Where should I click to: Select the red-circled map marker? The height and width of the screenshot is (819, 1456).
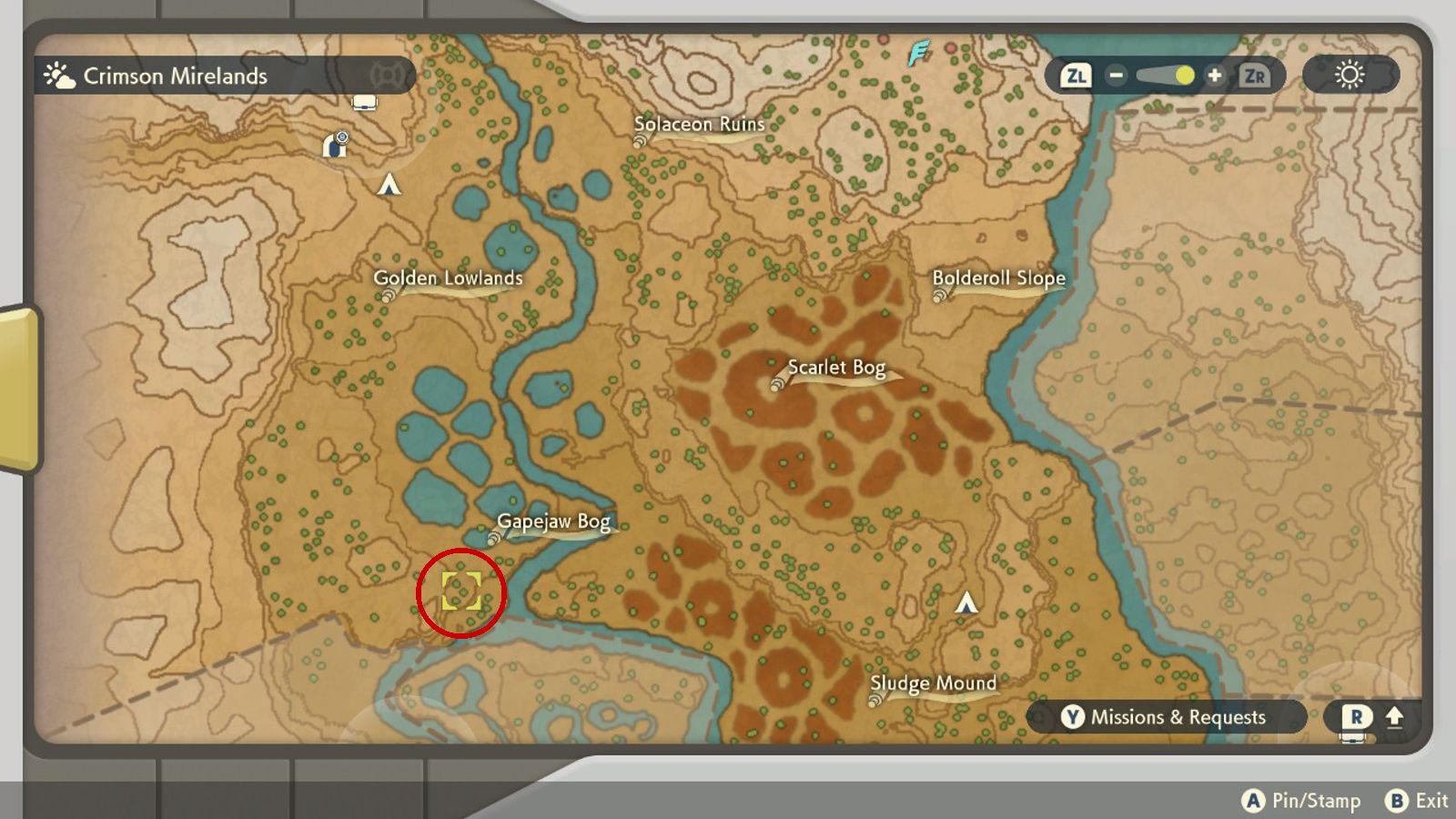[463, 591]
